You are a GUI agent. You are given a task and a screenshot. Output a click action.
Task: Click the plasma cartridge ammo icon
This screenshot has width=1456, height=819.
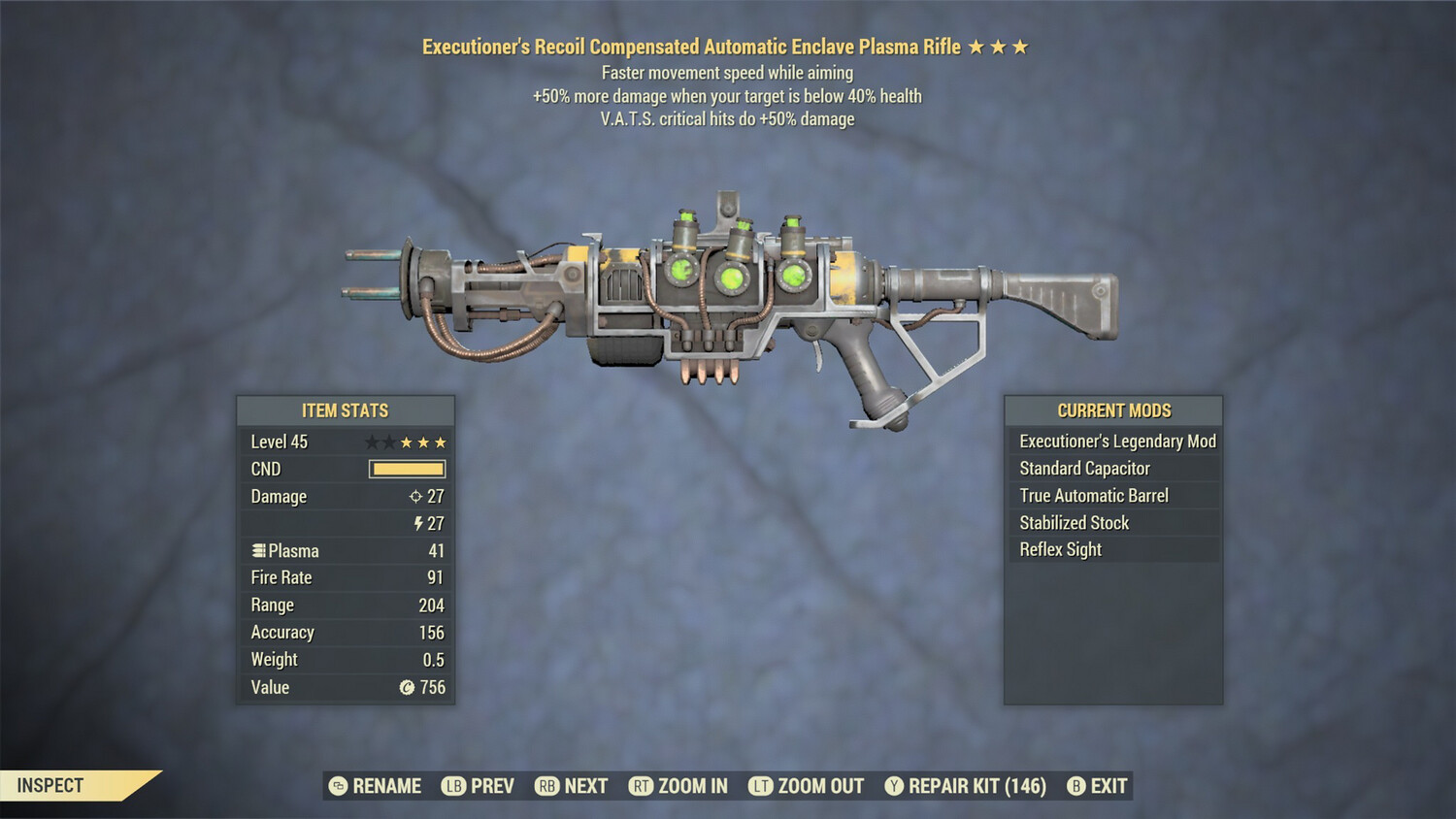[258, 550]
